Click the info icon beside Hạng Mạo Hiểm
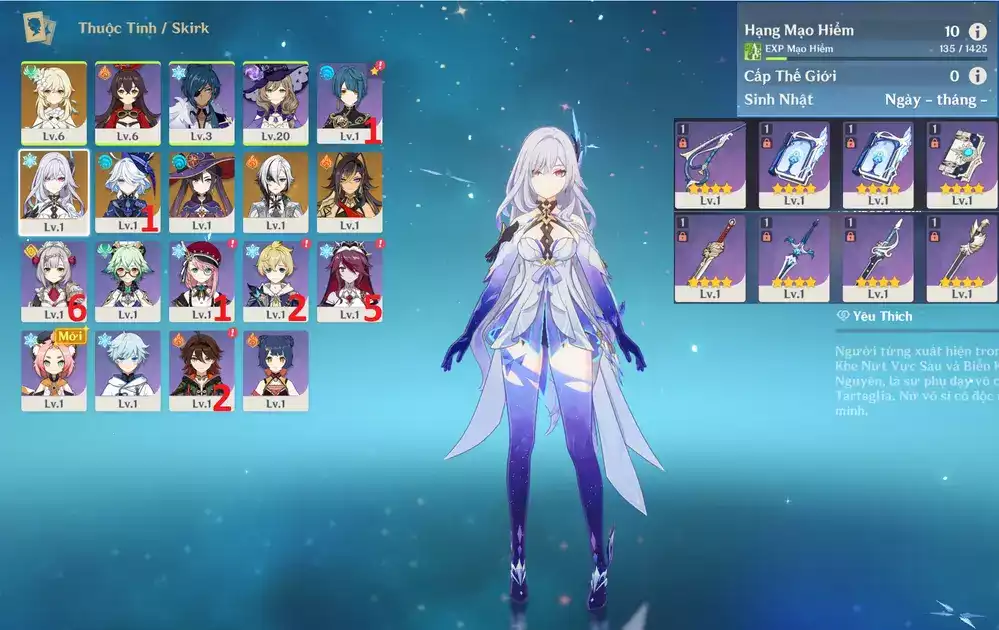The width and height of the screenshot is (999, 630). [x=977, y=32]
